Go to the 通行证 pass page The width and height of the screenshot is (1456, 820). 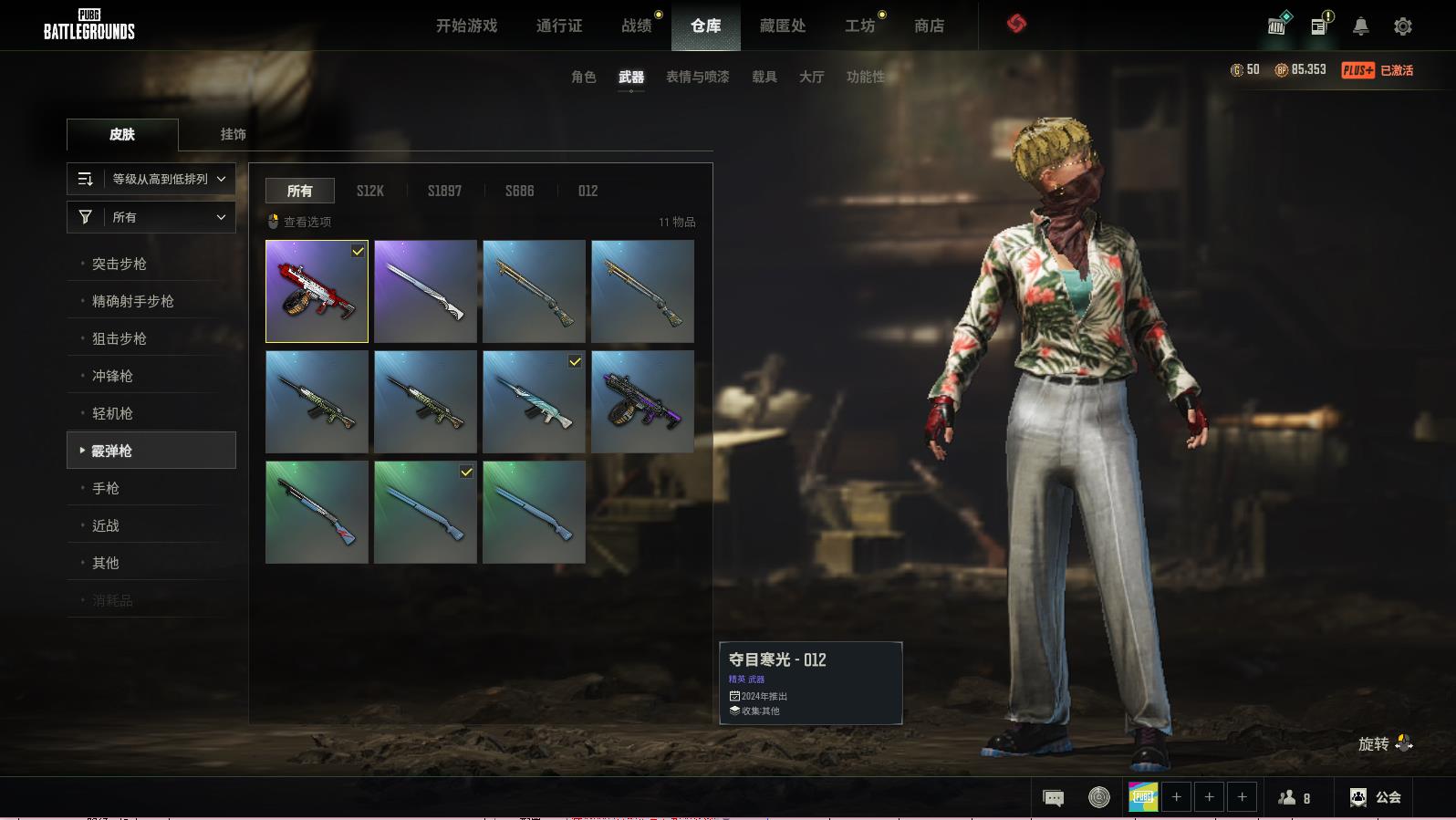coord(559,26)
